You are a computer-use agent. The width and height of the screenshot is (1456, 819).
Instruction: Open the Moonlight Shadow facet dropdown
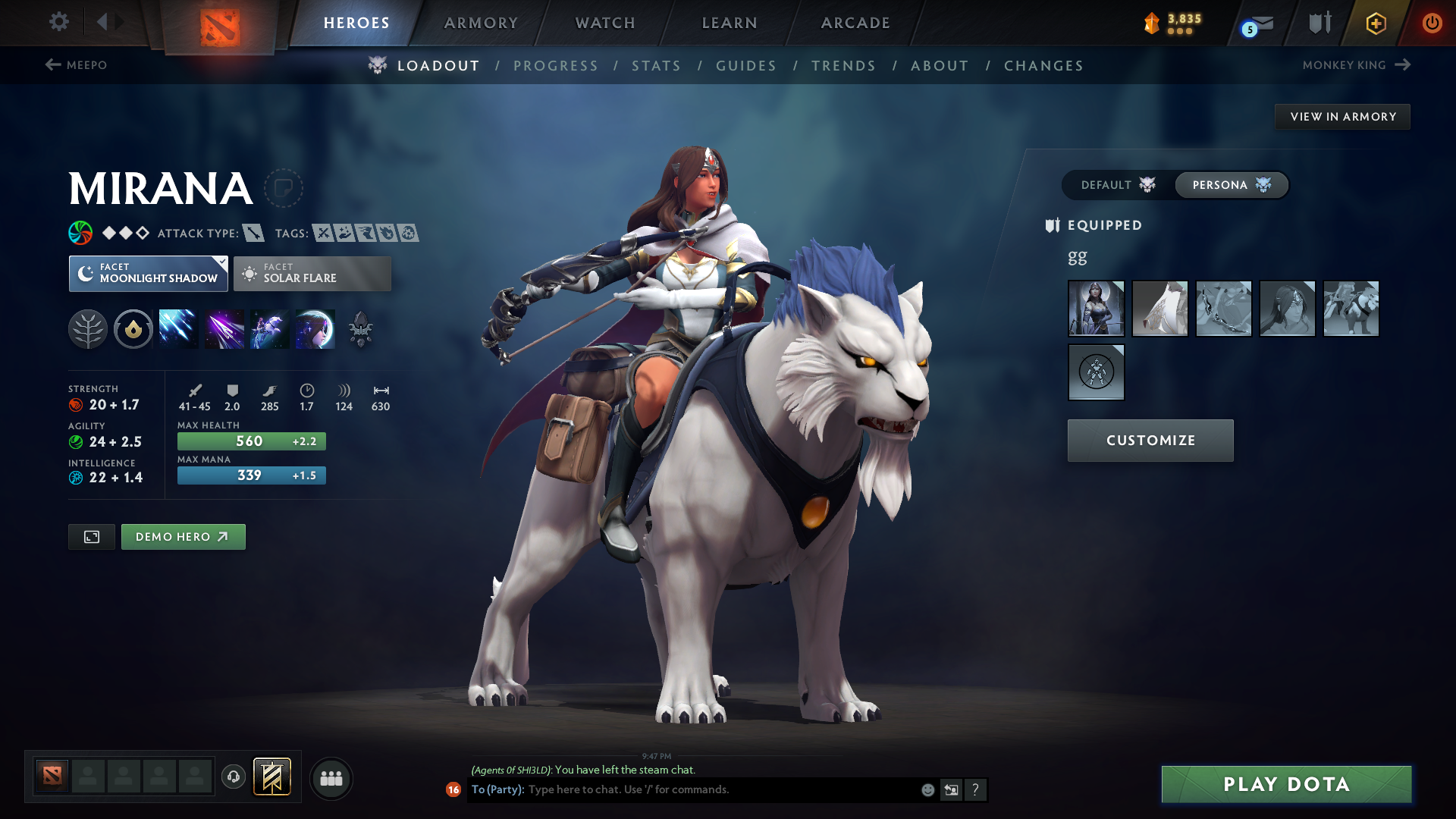point(148,274)
